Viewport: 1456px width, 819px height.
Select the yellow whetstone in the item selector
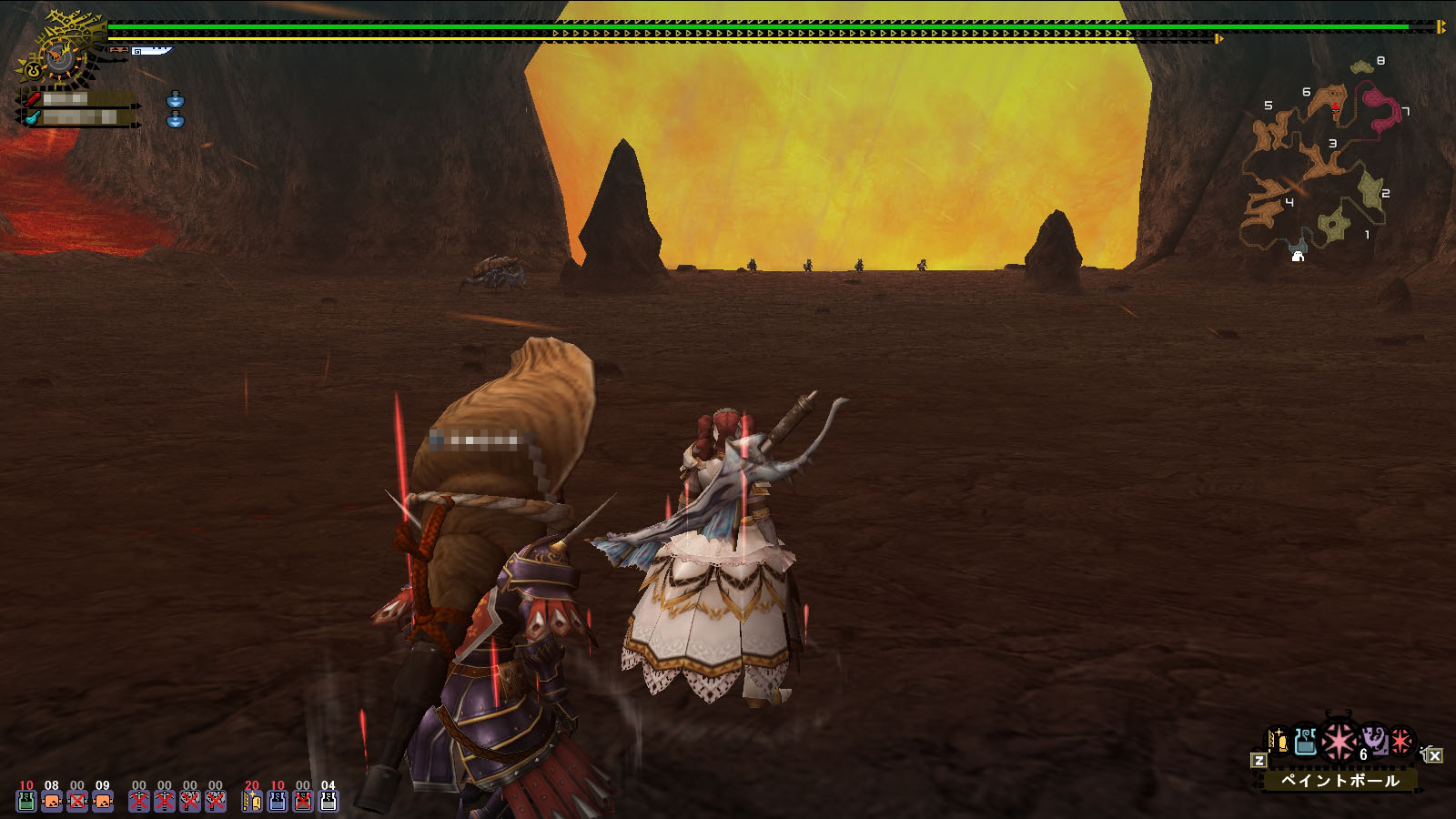1279,742
